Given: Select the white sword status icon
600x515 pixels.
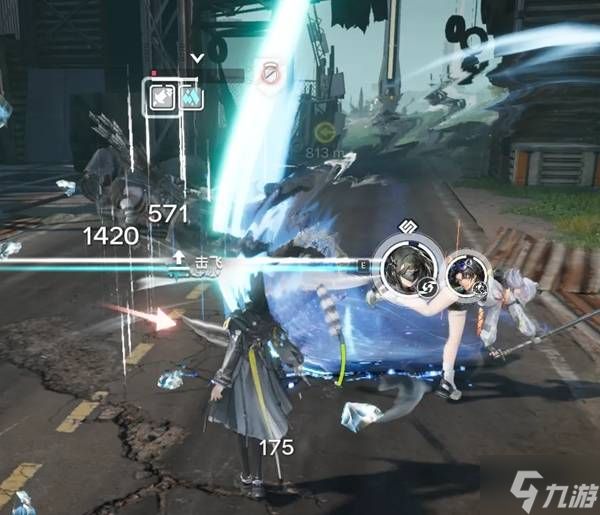Looking at the screenshot, I should pyautogui.click(x=162, y=97).
